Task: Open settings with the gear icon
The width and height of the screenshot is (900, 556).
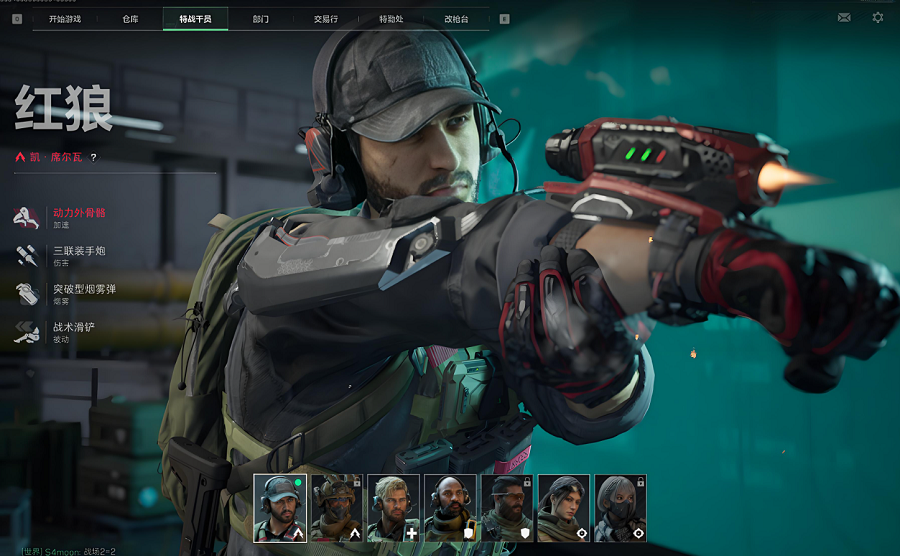Action: coord(877,17)
